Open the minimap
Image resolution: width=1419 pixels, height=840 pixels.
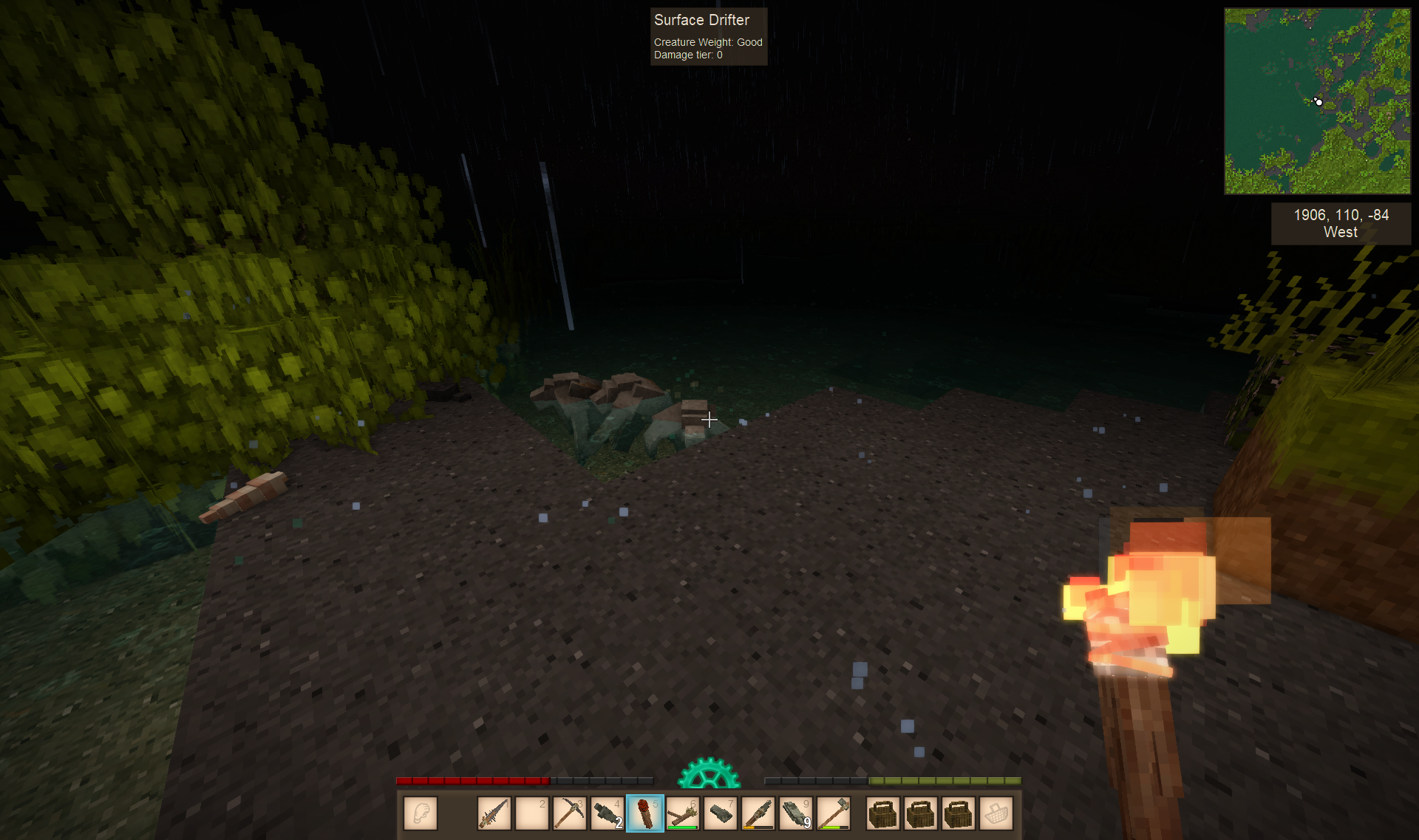point(1317,101)
